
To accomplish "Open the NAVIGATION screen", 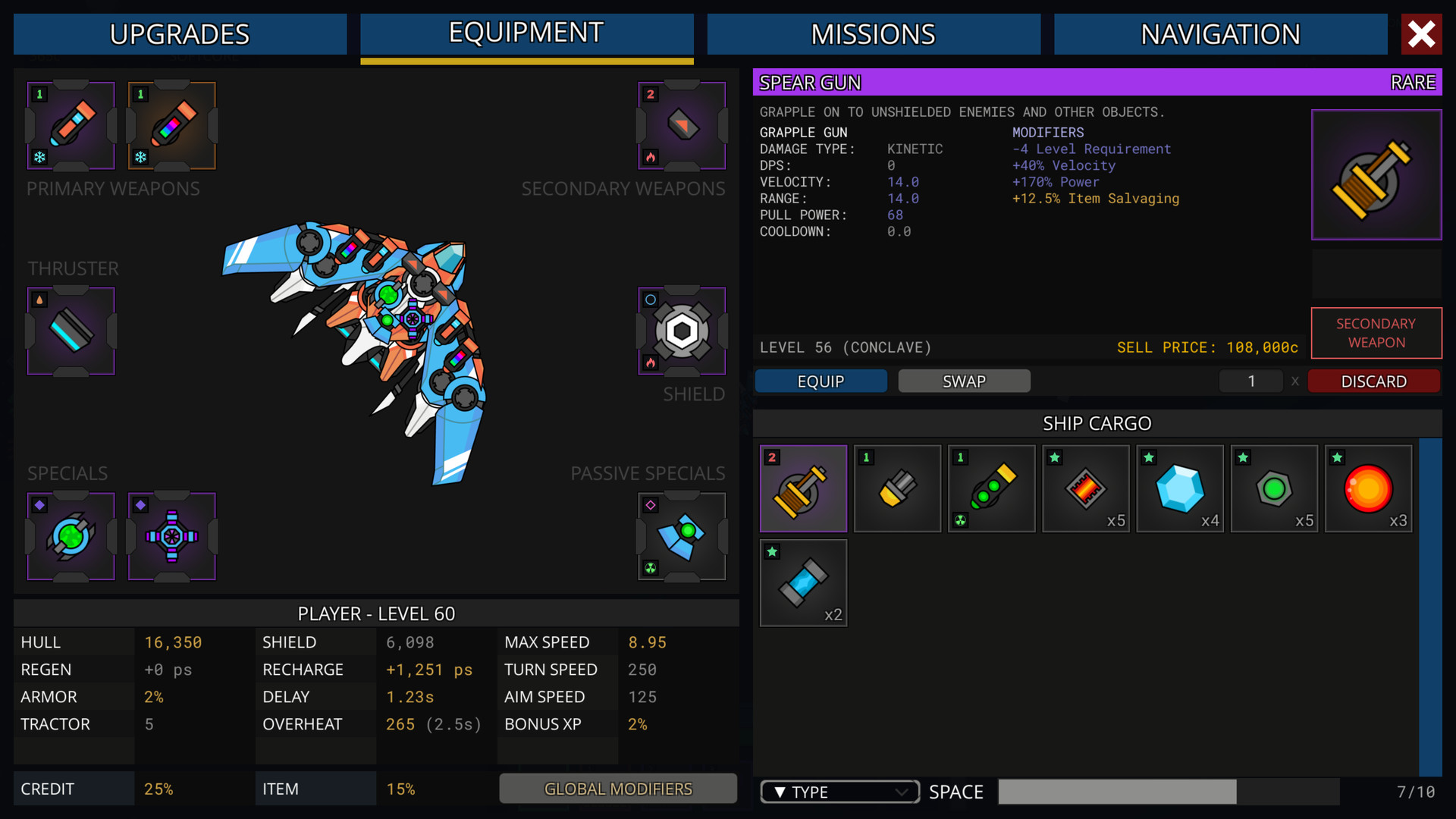I will pyautogui.click(x=1220, y=33).
